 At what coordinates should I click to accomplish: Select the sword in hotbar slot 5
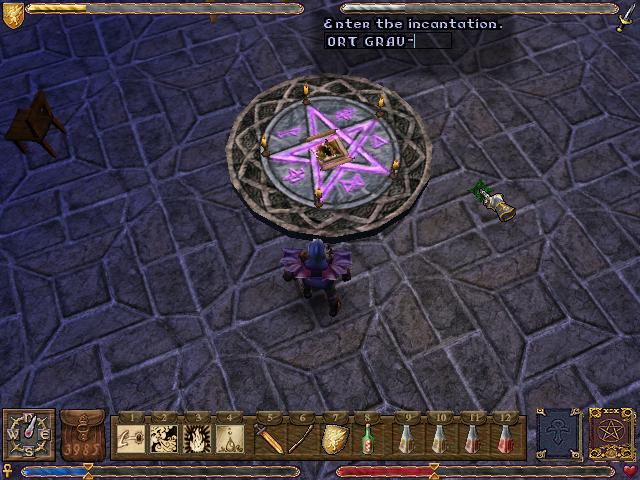coord(270,438)
